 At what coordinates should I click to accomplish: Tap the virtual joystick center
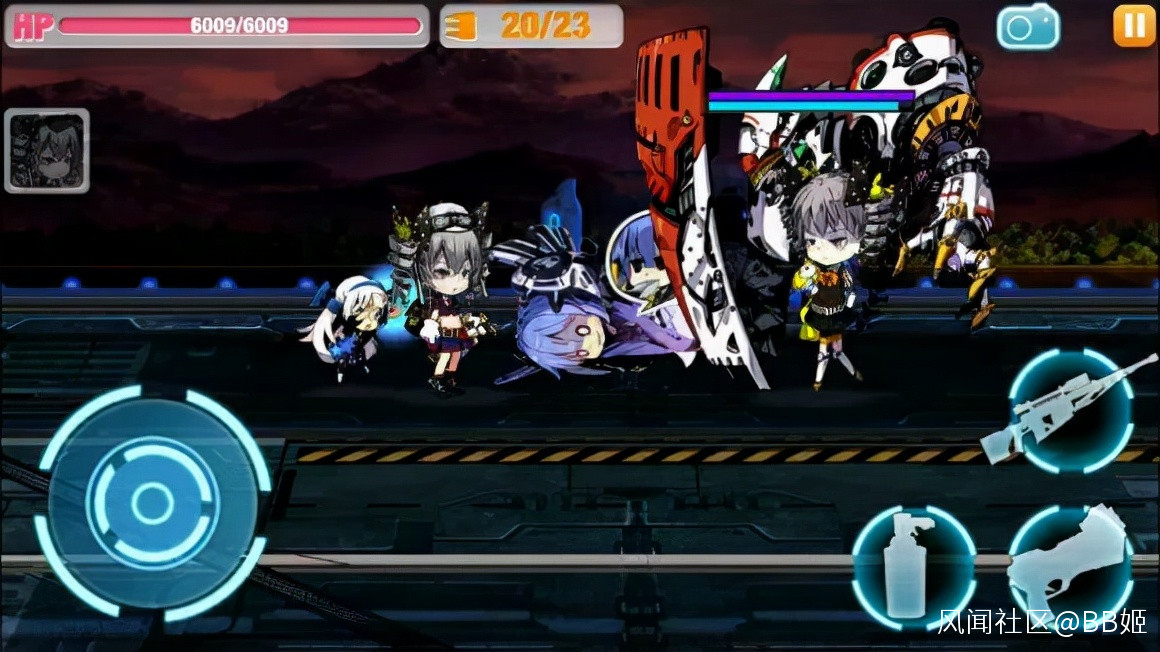[x=152, y=503]
